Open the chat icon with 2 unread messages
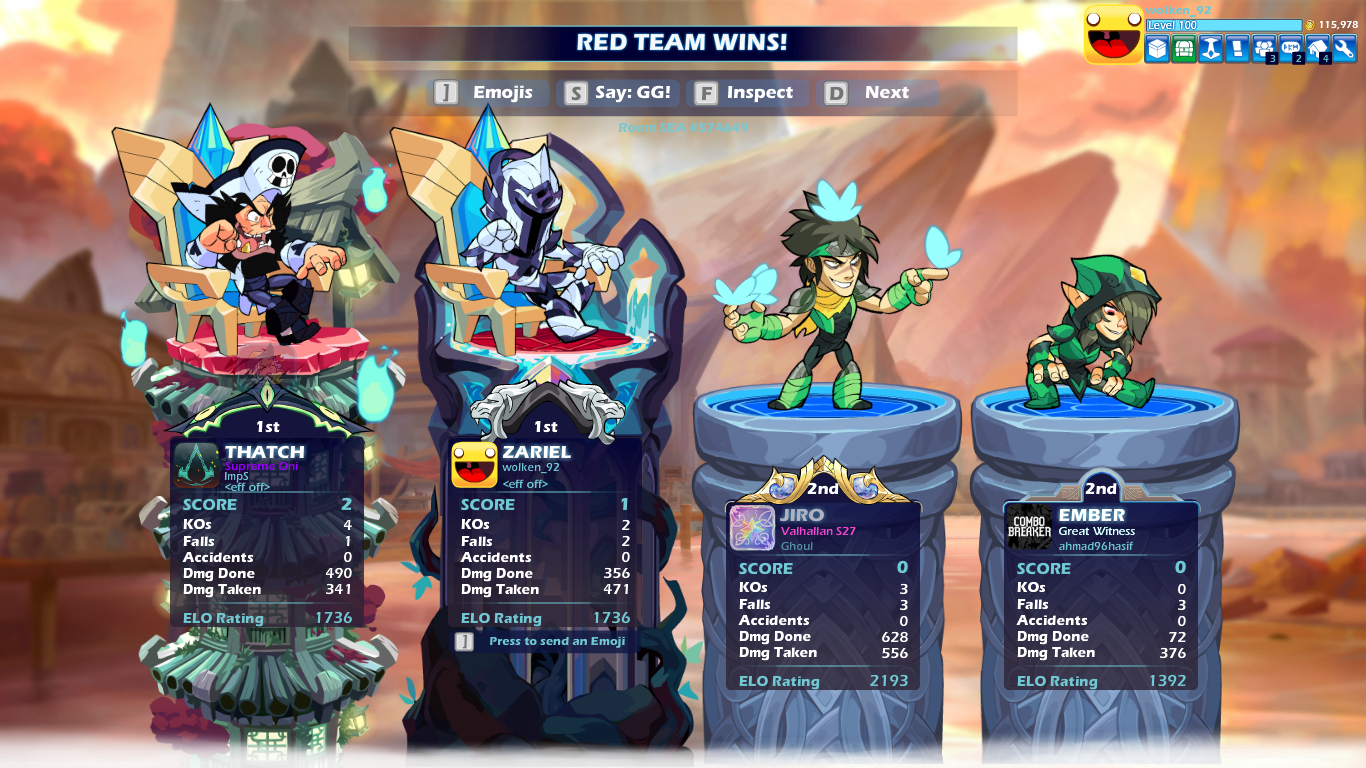This screenshot has width=1366, height=768. pos(1291,47)
